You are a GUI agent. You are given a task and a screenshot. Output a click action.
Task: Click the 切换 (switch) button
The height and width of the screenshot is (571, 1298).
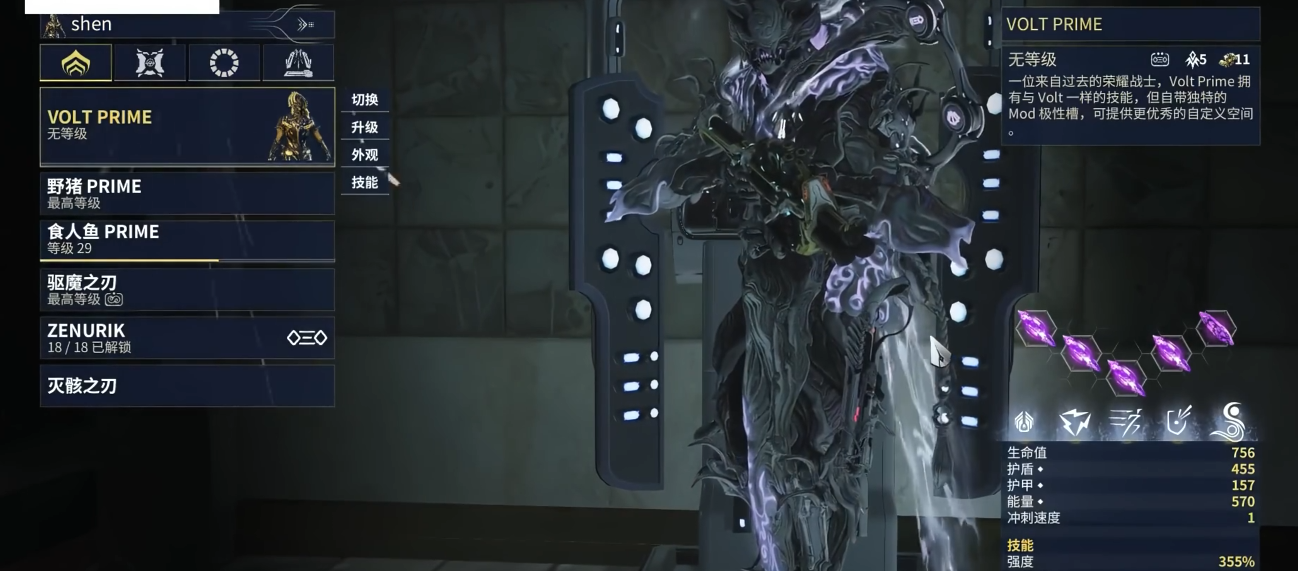(365, 100)
